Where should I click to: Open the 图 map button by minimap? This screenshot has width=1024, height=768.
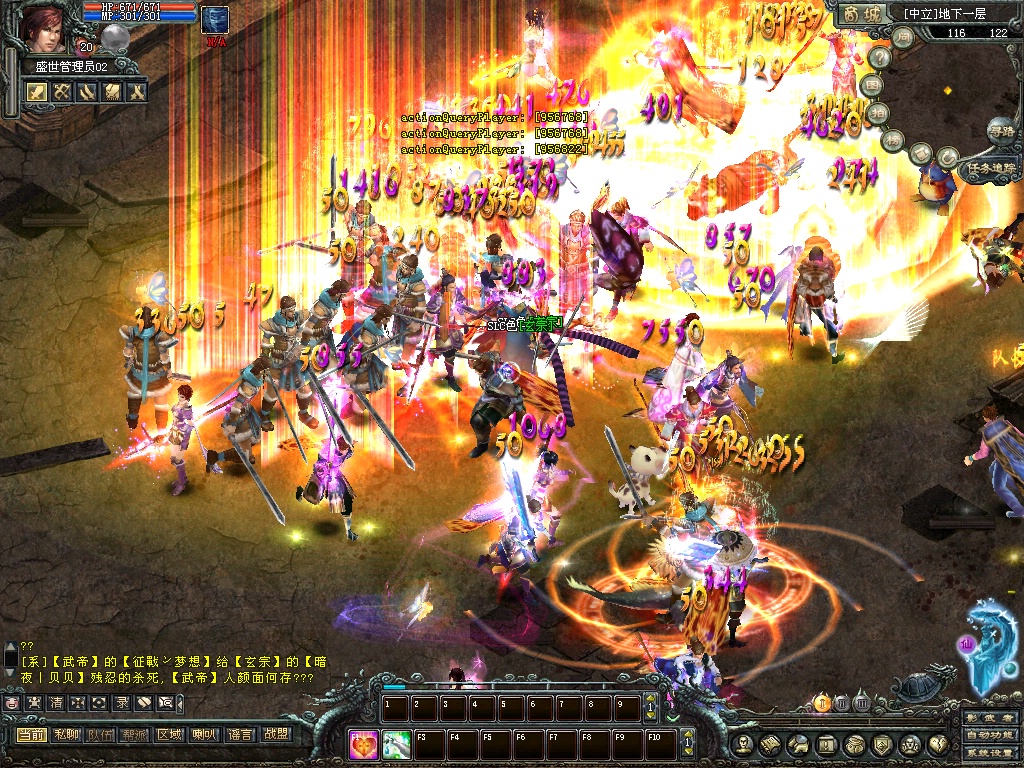pyautogui.click(x=874, y=86)
